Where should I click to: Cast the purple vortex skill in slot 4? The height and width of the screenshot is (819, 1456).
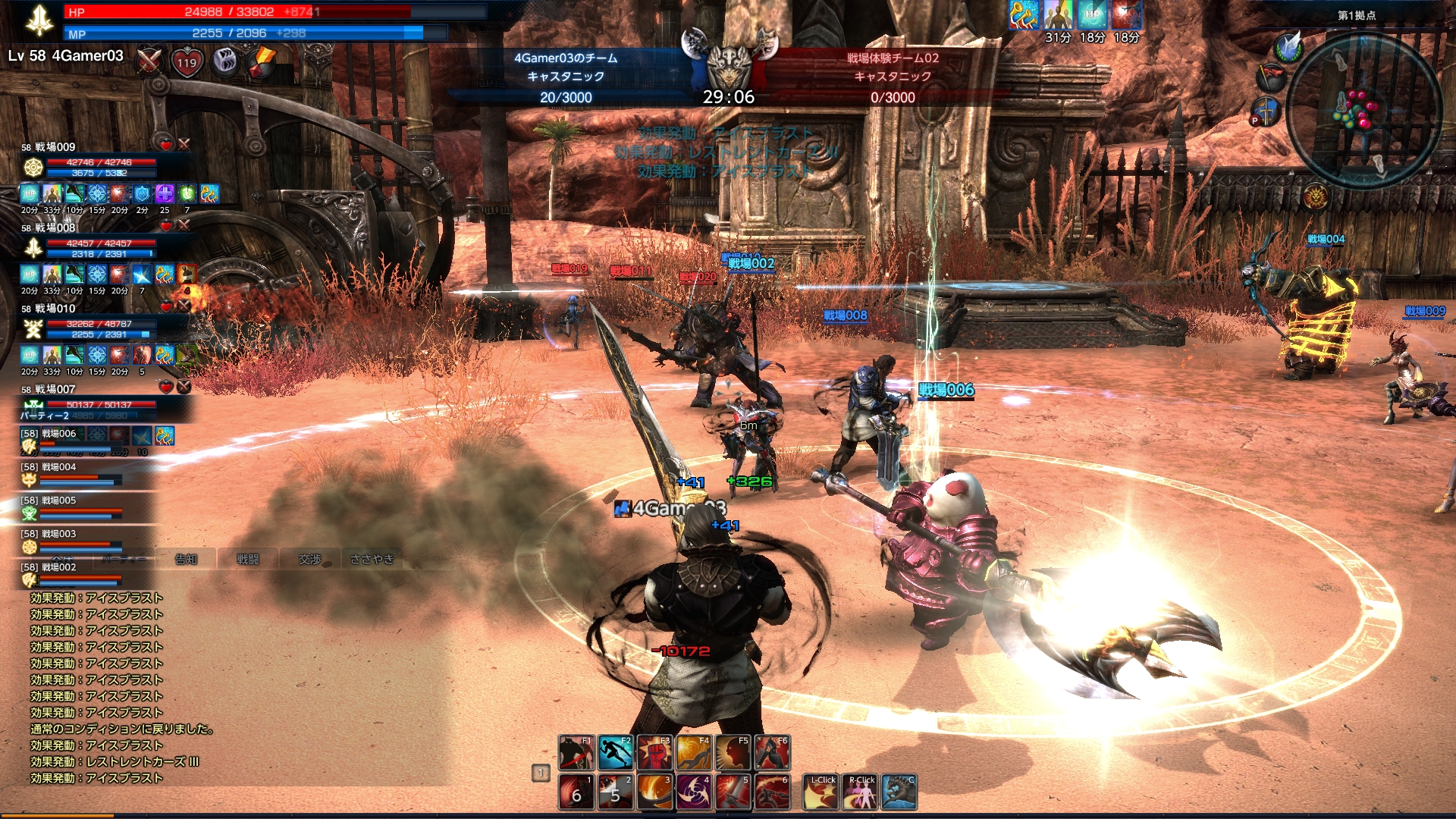pyautogui.click(x=693, y=792)
